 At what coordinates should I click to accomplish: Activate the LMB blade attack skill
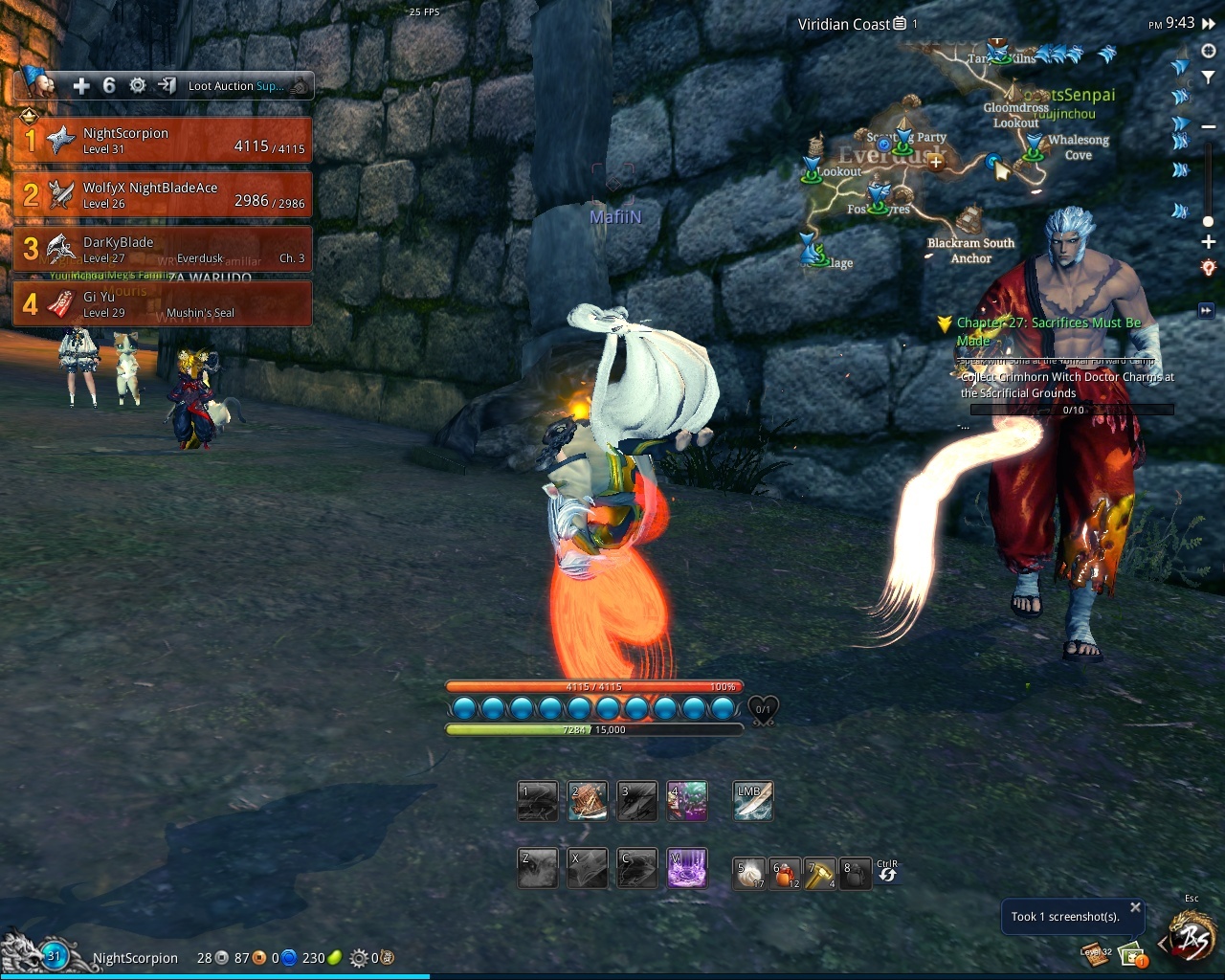pyautogui.click(x=752, y=802)
